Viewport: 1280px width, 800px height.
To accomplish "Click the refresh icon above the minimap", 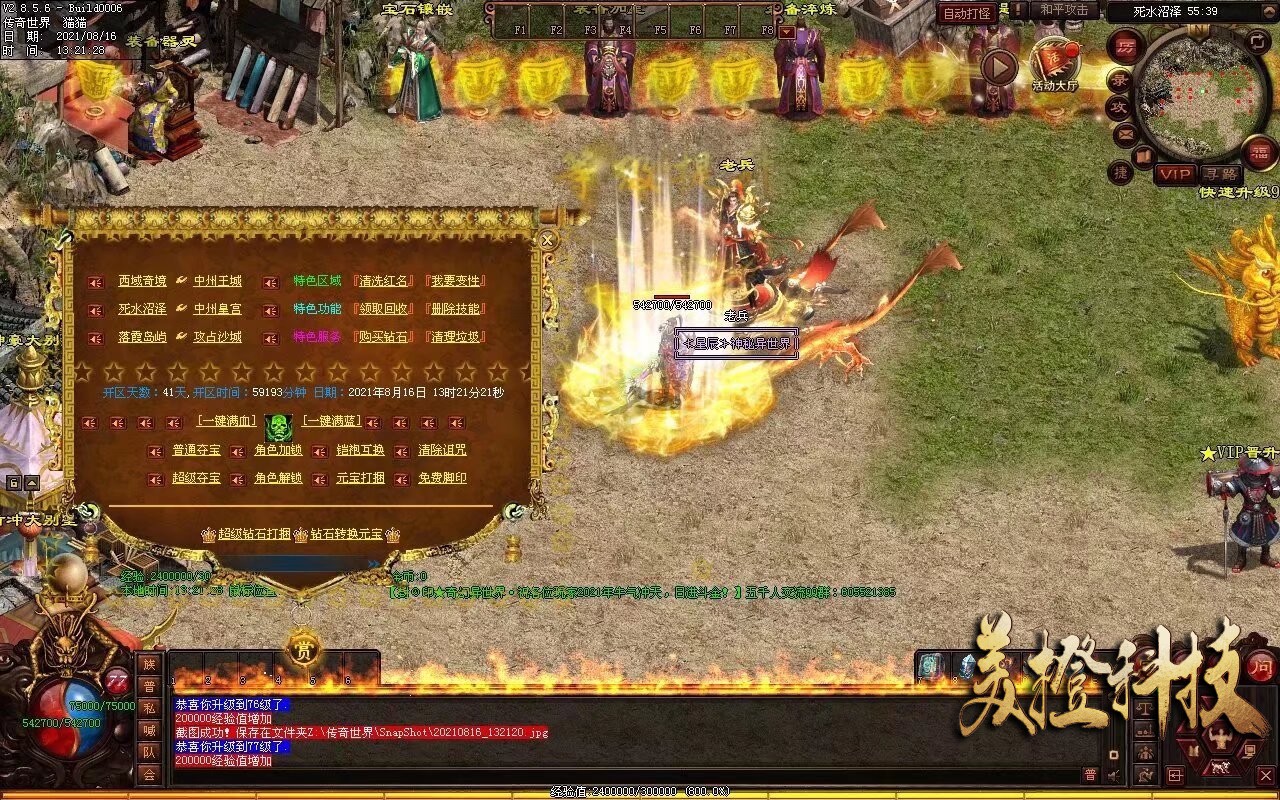I will click(x=1256, y=41).
